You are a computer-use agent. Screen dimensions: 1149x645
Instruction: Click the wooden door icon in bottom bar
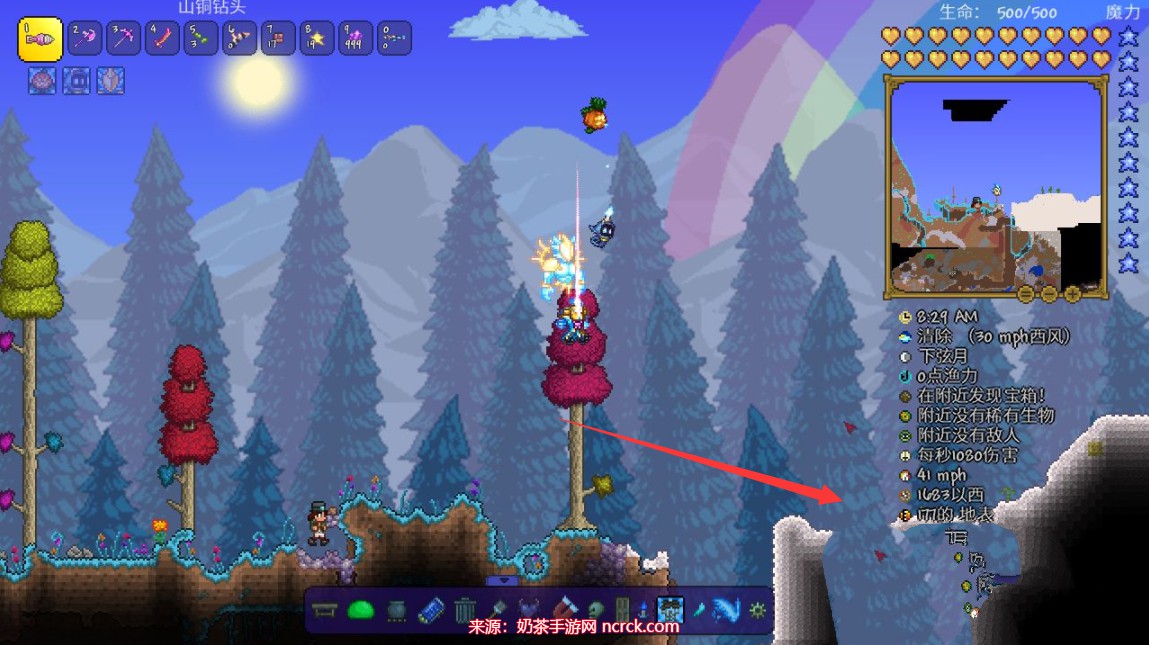[622, 609]
